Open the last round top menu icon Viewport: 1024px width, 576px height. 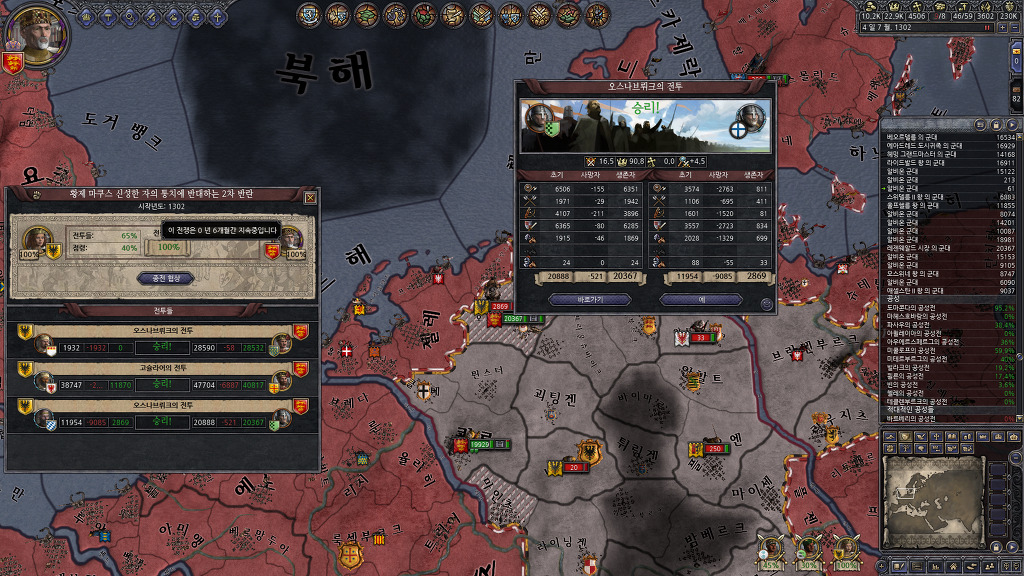click(599, 14)
